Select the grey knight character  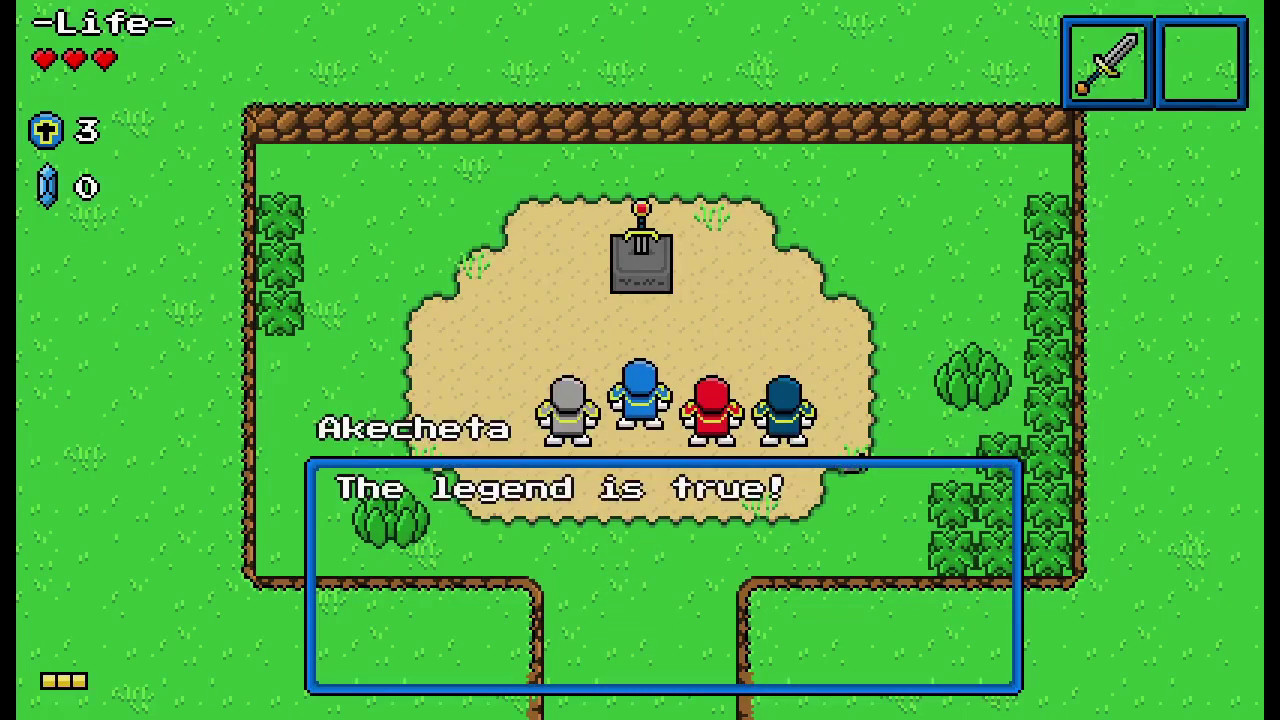click(x=567, y=410)
